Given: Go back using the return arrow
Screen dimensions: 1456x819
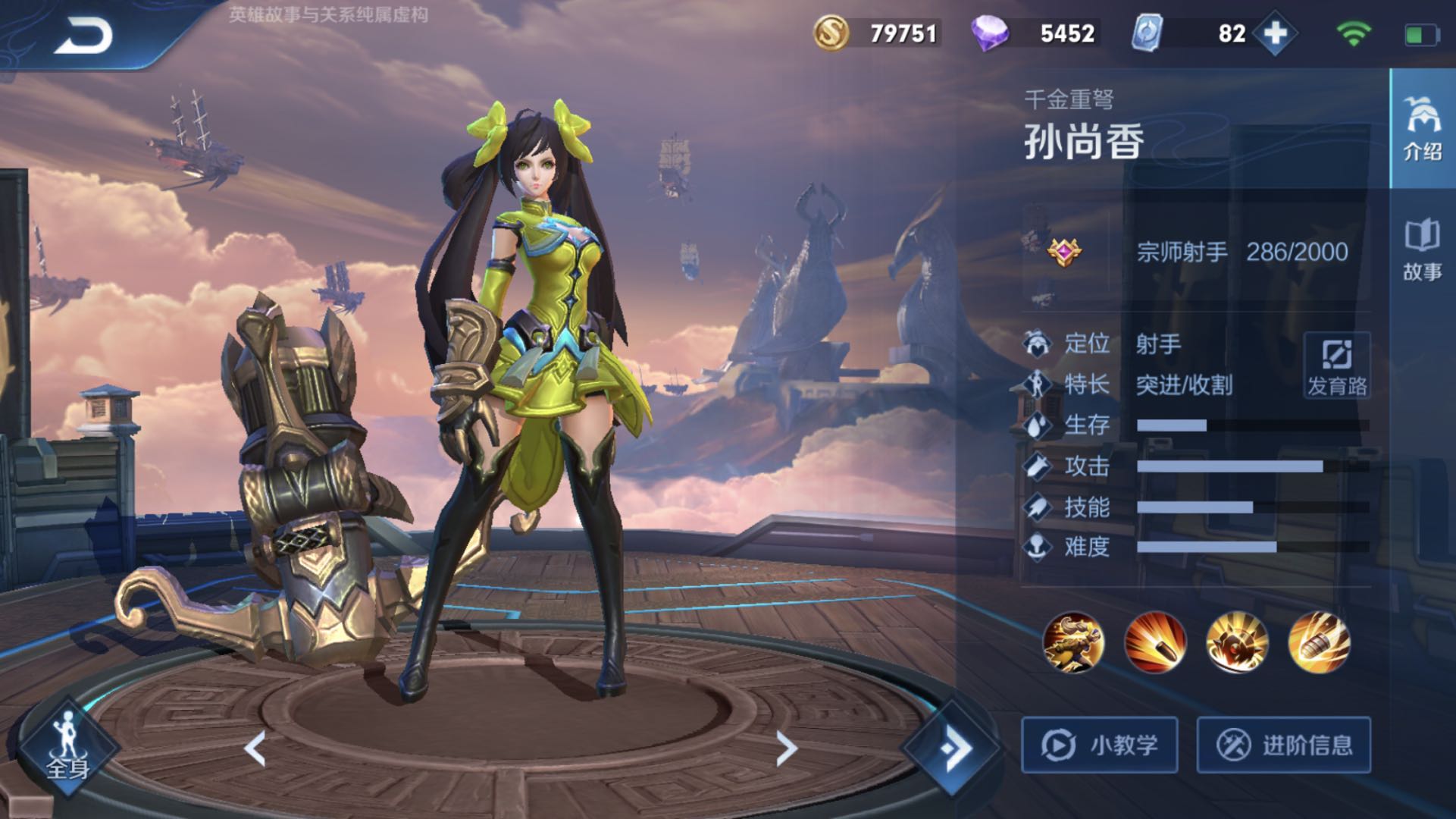Looking at the screenshot, I should coord(83,36).
